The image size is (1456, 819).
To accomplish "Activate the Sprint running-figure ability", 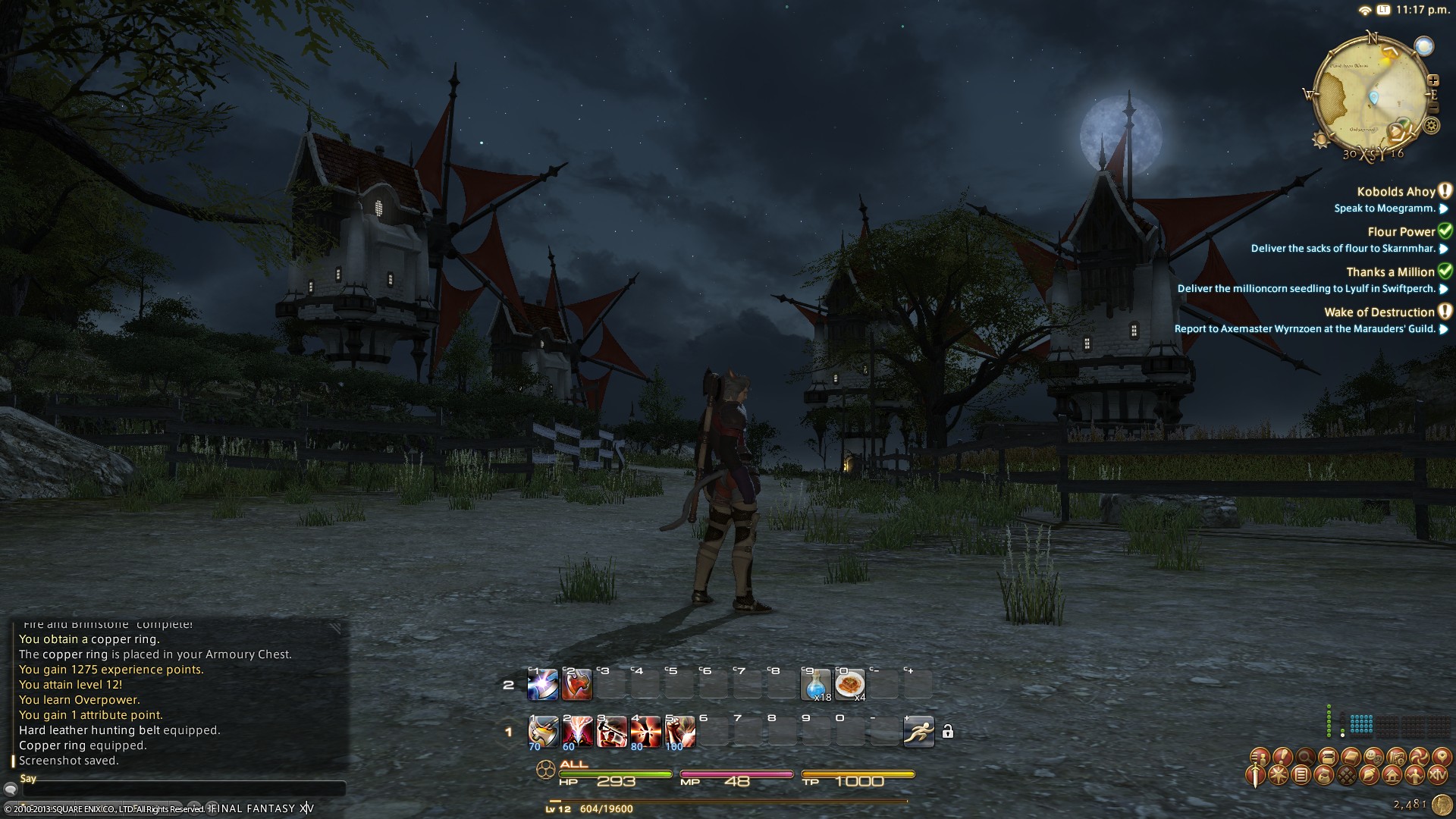I will [918, 732].
